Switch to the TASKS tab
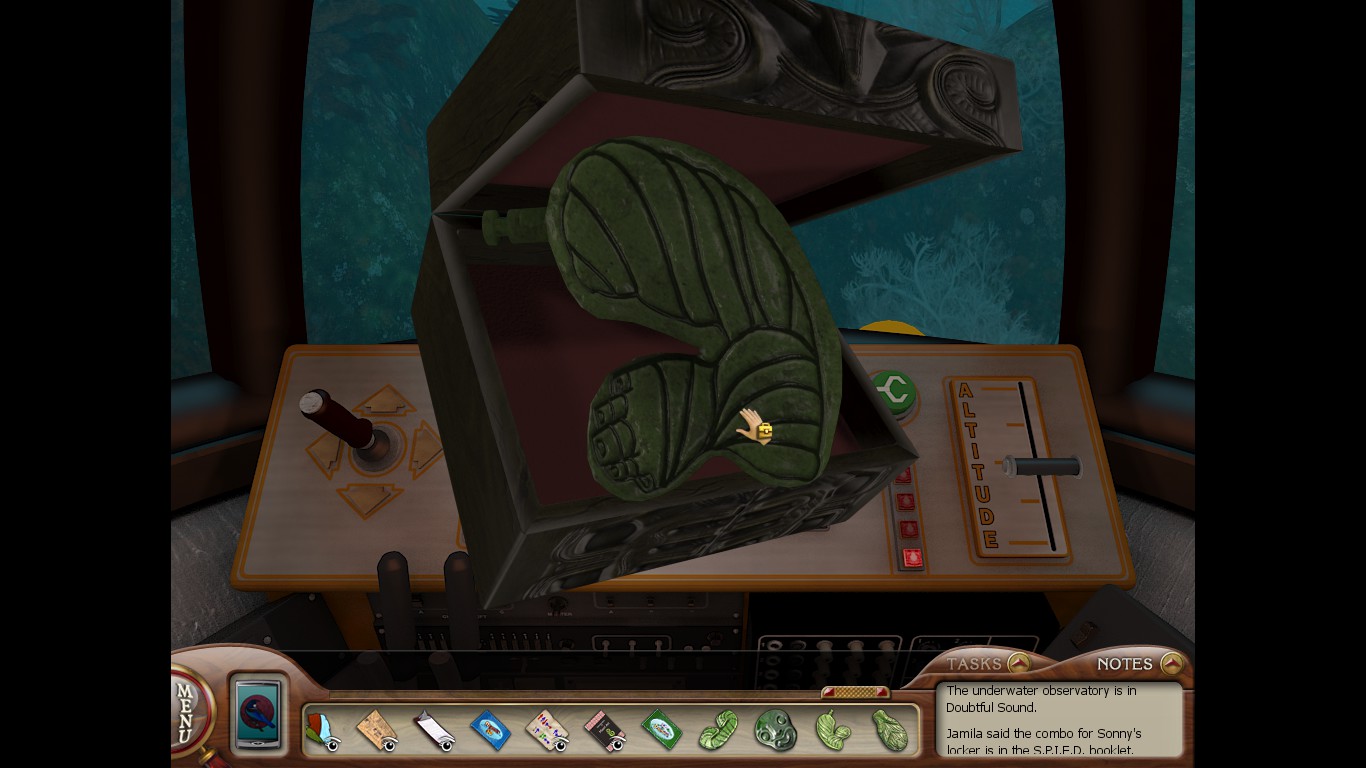Viewport: 1366px width, 768px height. pyautogui.click(x=975, y=664)
